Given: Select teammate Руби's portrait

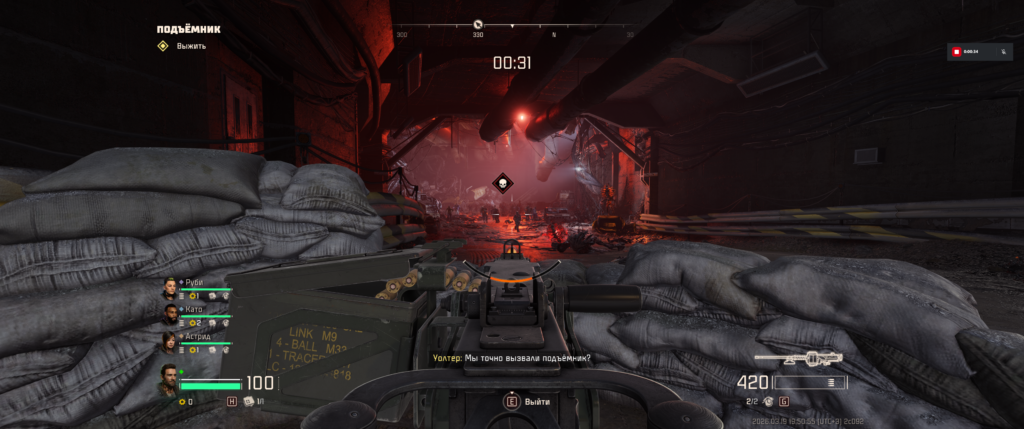Looking at the screenshot, I should 170,289.
